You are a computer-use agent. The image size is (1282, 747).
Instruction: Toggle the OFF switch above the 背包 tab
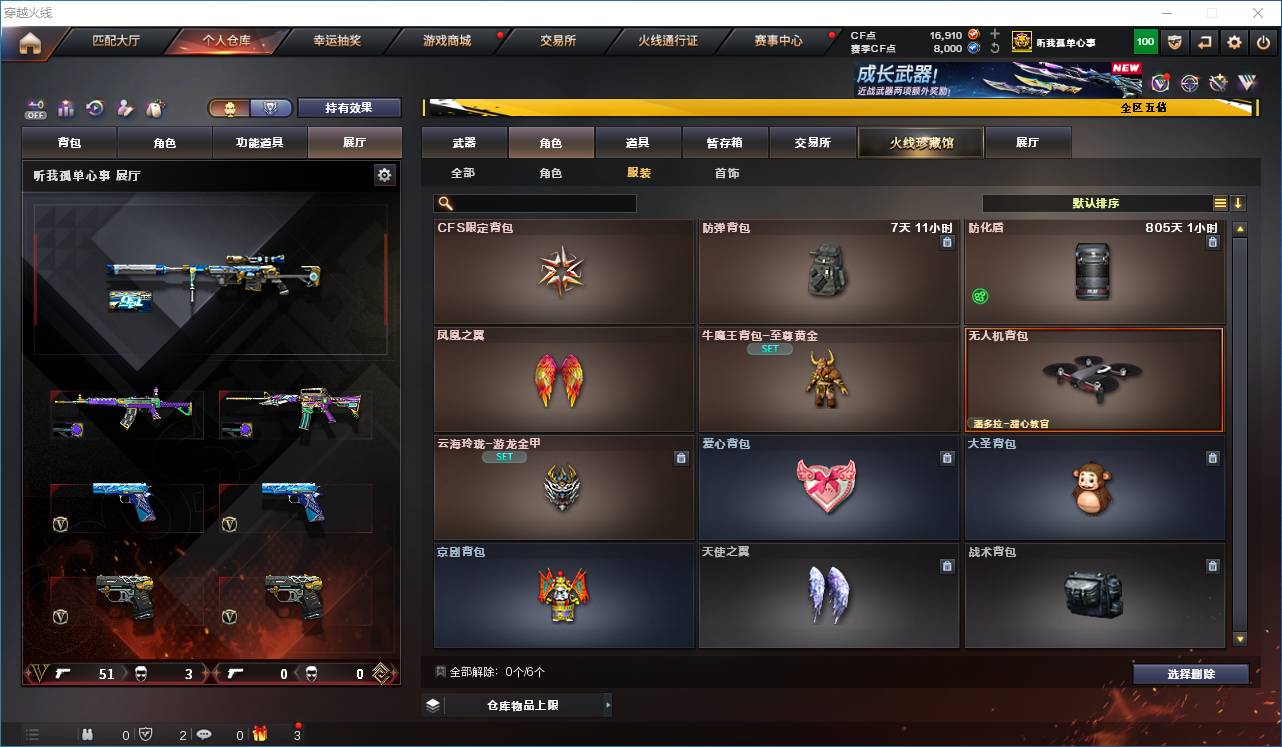pos(35,108)
